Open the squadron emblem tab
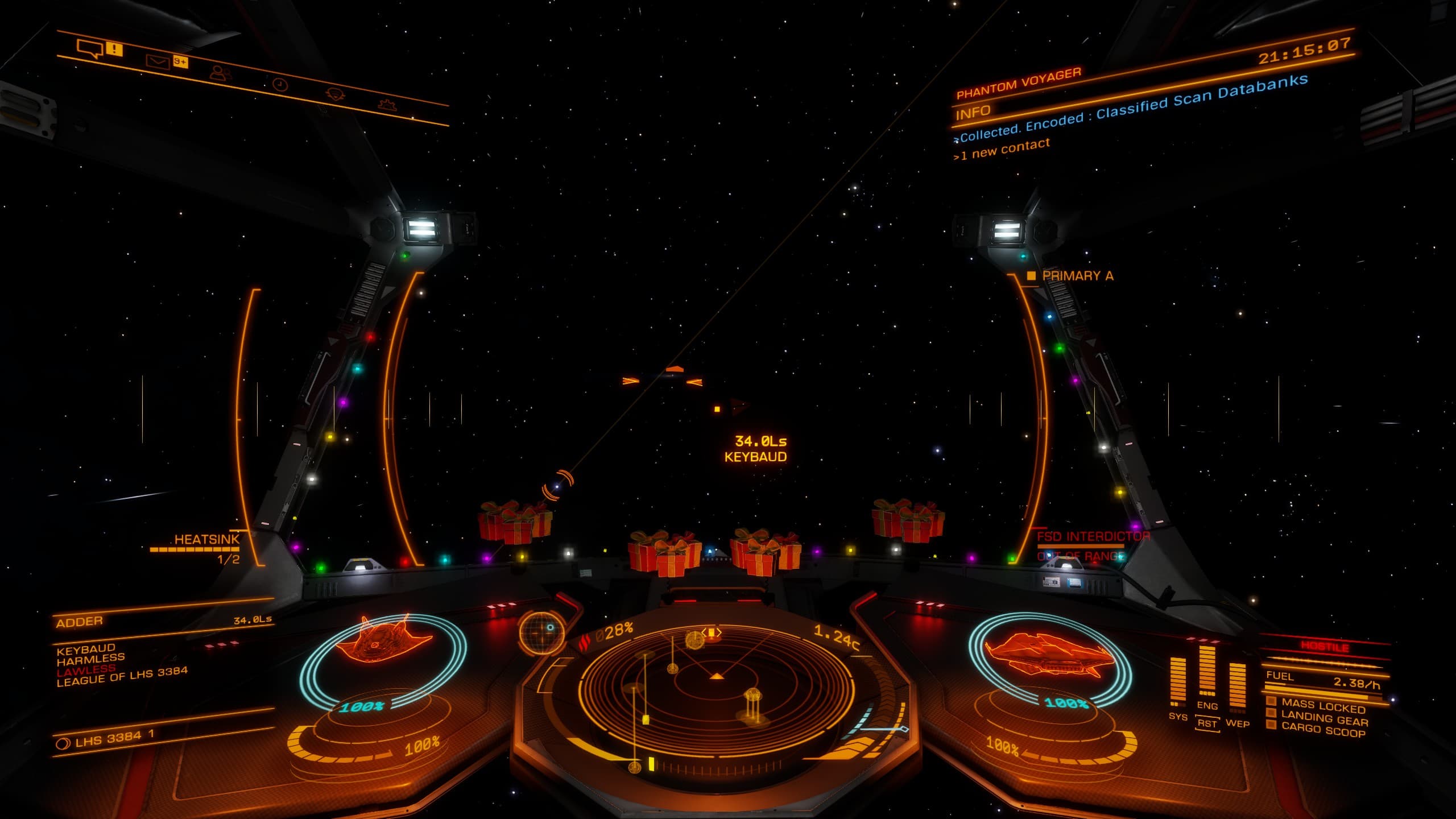 point(334,94)
